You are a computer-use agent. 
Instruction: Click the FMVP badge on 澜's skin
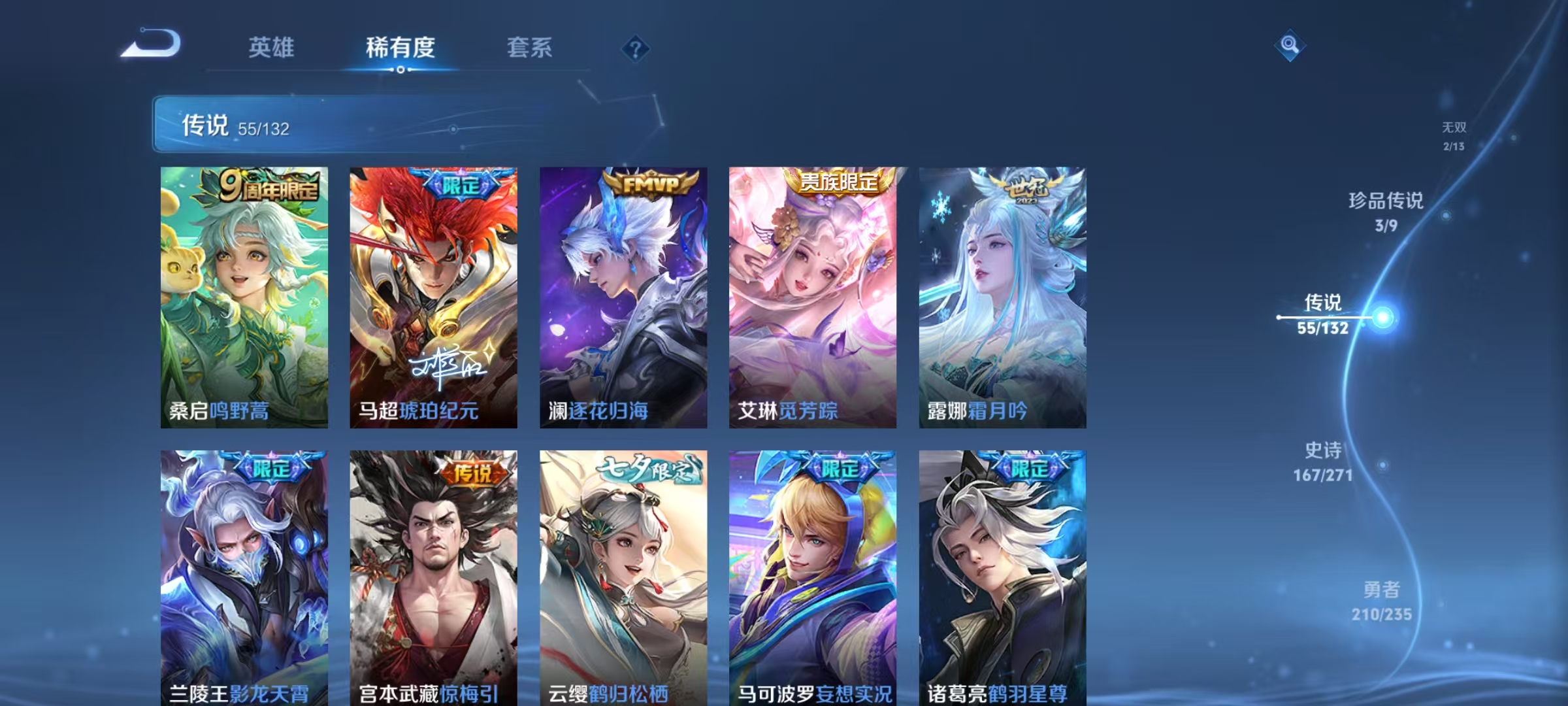pos(649,185)
